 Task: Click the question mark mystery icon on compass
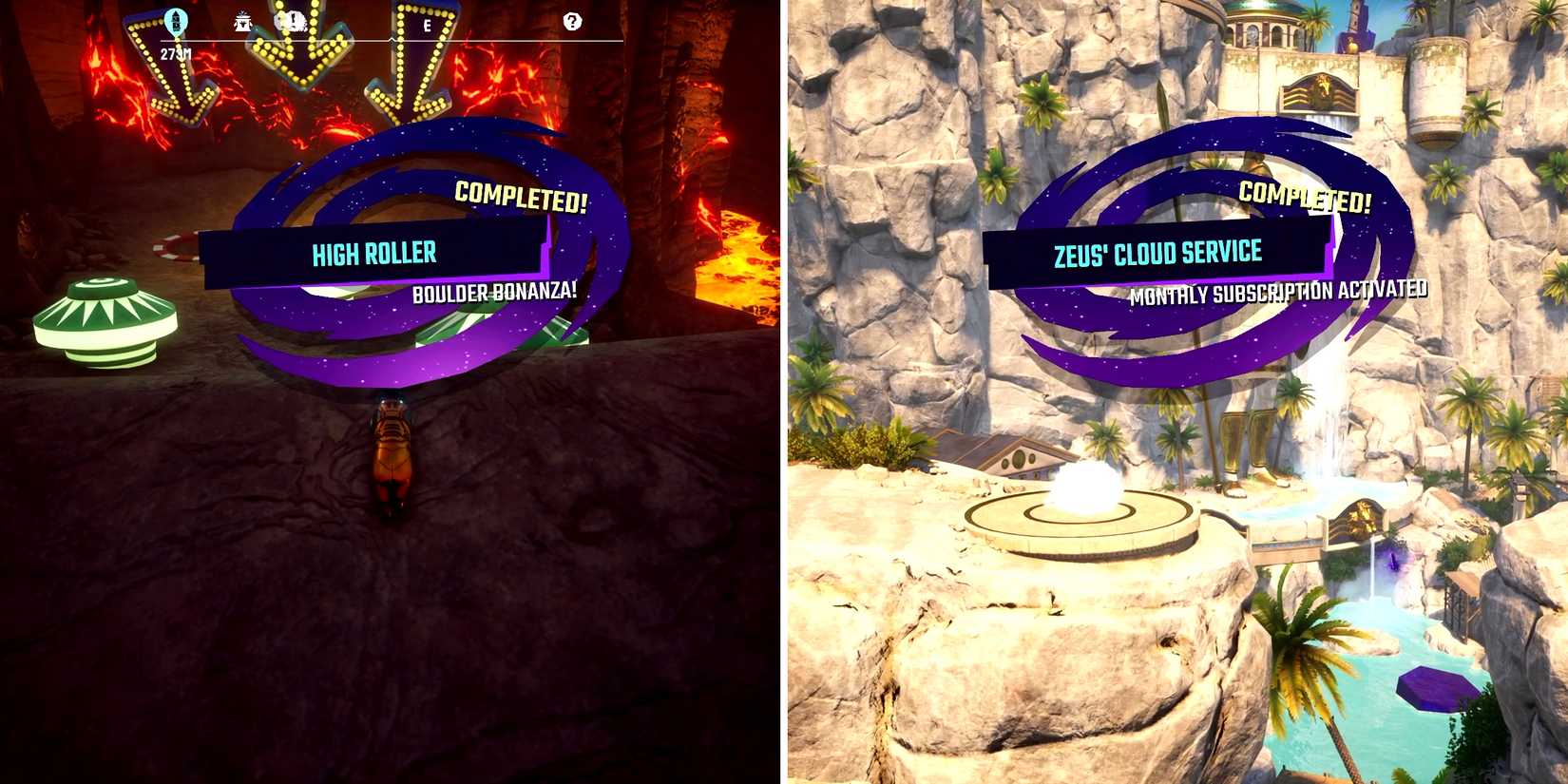tap(571, 21)
